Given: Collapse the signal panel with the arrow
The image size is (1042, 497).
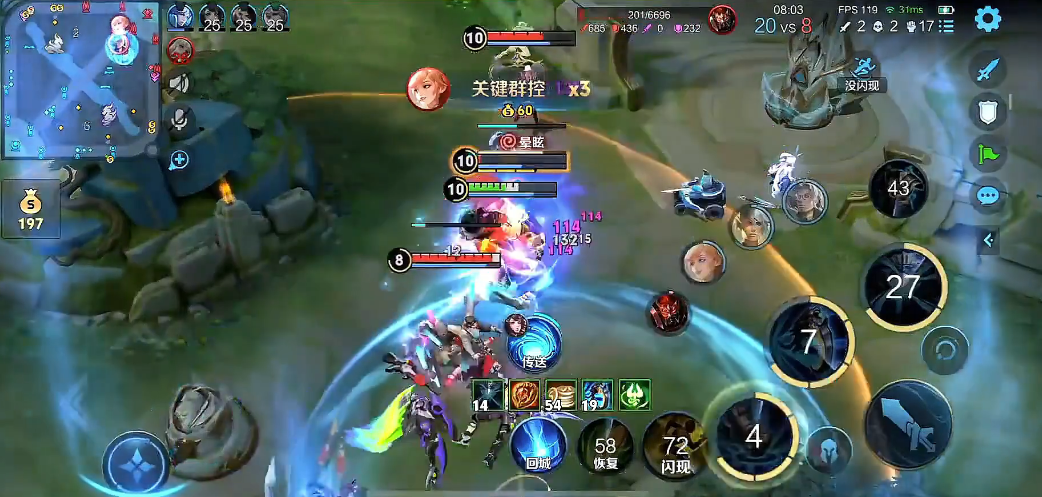Looking at the screenshot, I should point(989,240).
